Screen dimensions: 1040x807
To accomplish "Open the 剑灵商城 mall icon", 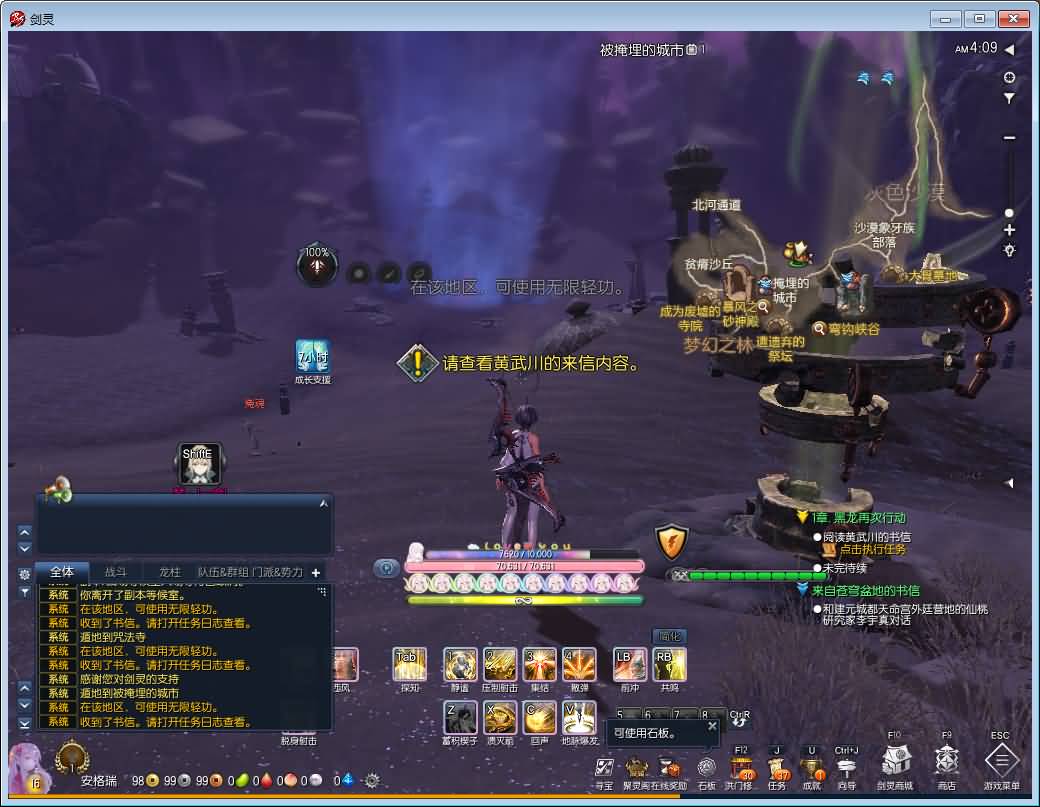I will point(895,762).
